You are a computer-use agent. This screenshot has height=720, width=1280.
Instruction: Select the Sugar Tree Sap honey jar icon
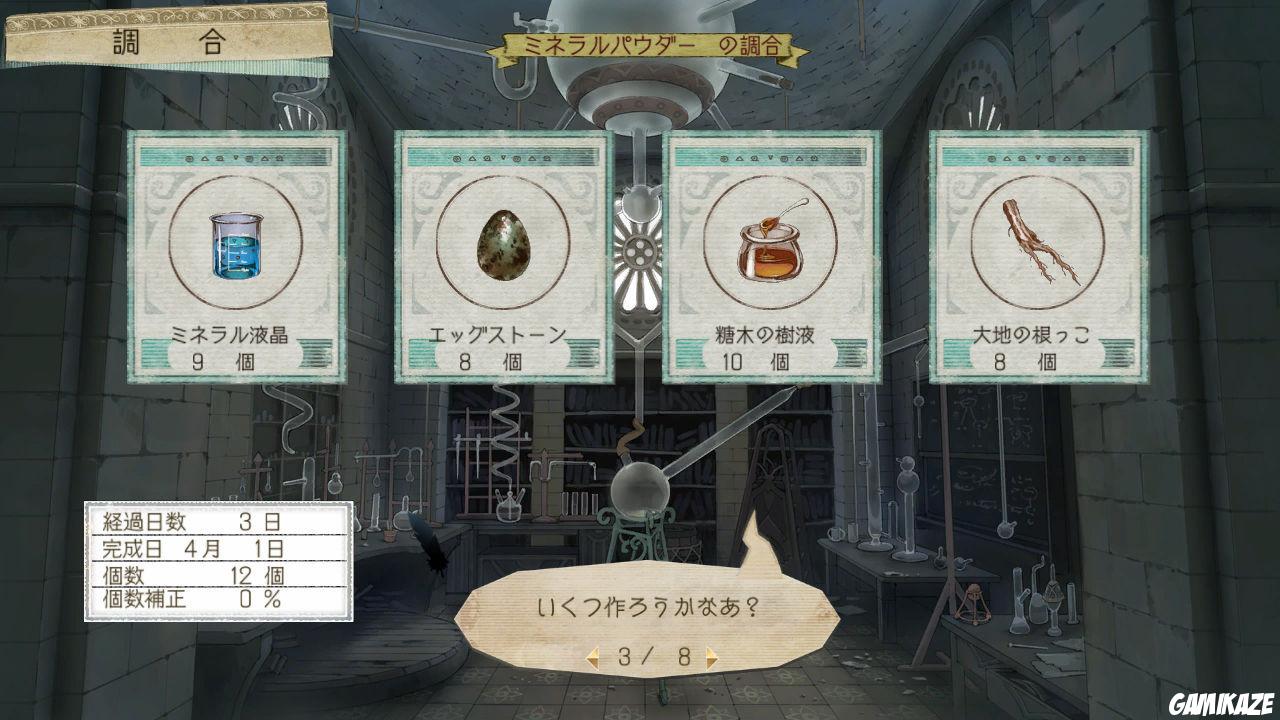pyautogui.click(x=770, y=248)
